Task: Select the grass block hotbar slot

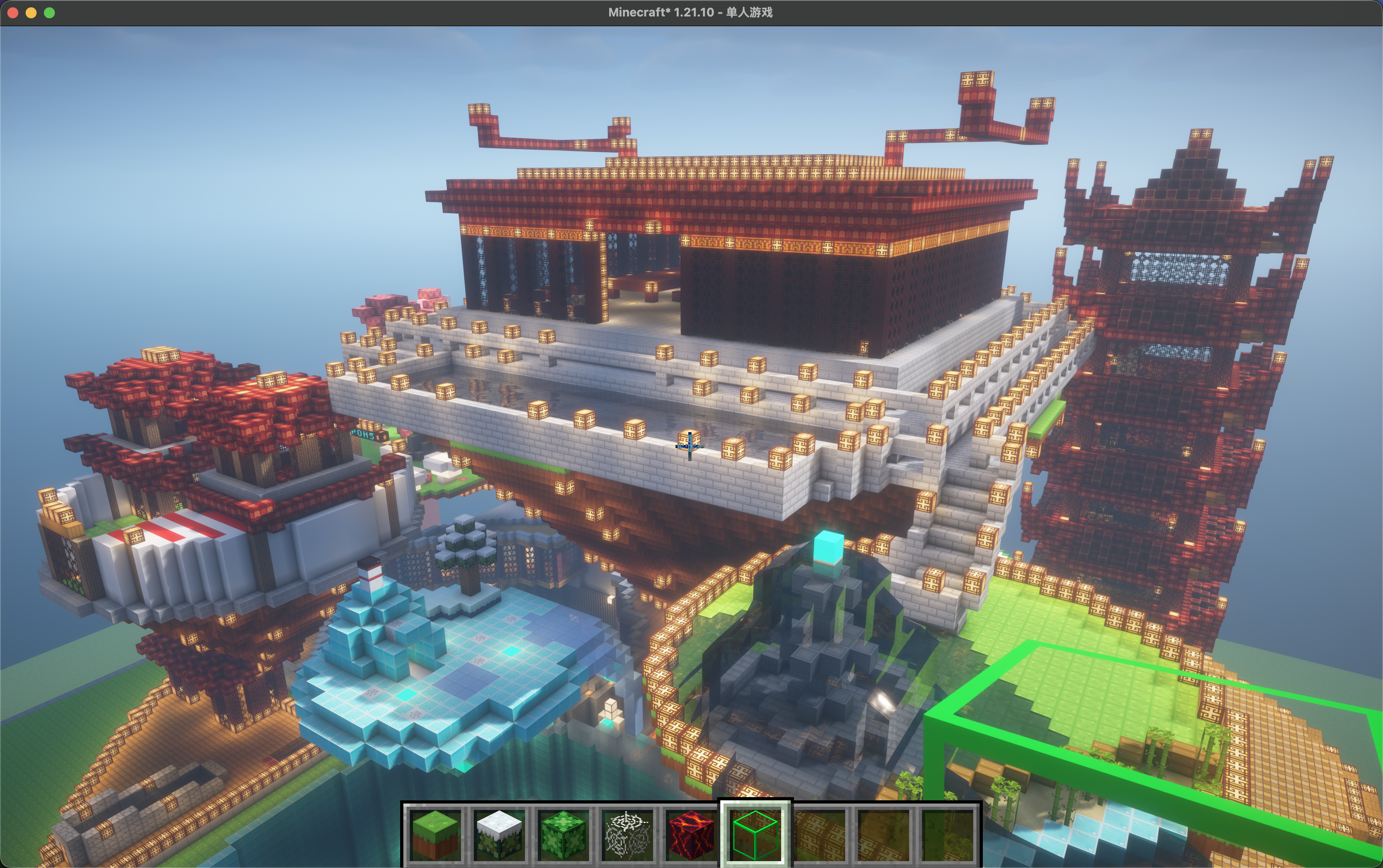Action: [x=436, y=834]
